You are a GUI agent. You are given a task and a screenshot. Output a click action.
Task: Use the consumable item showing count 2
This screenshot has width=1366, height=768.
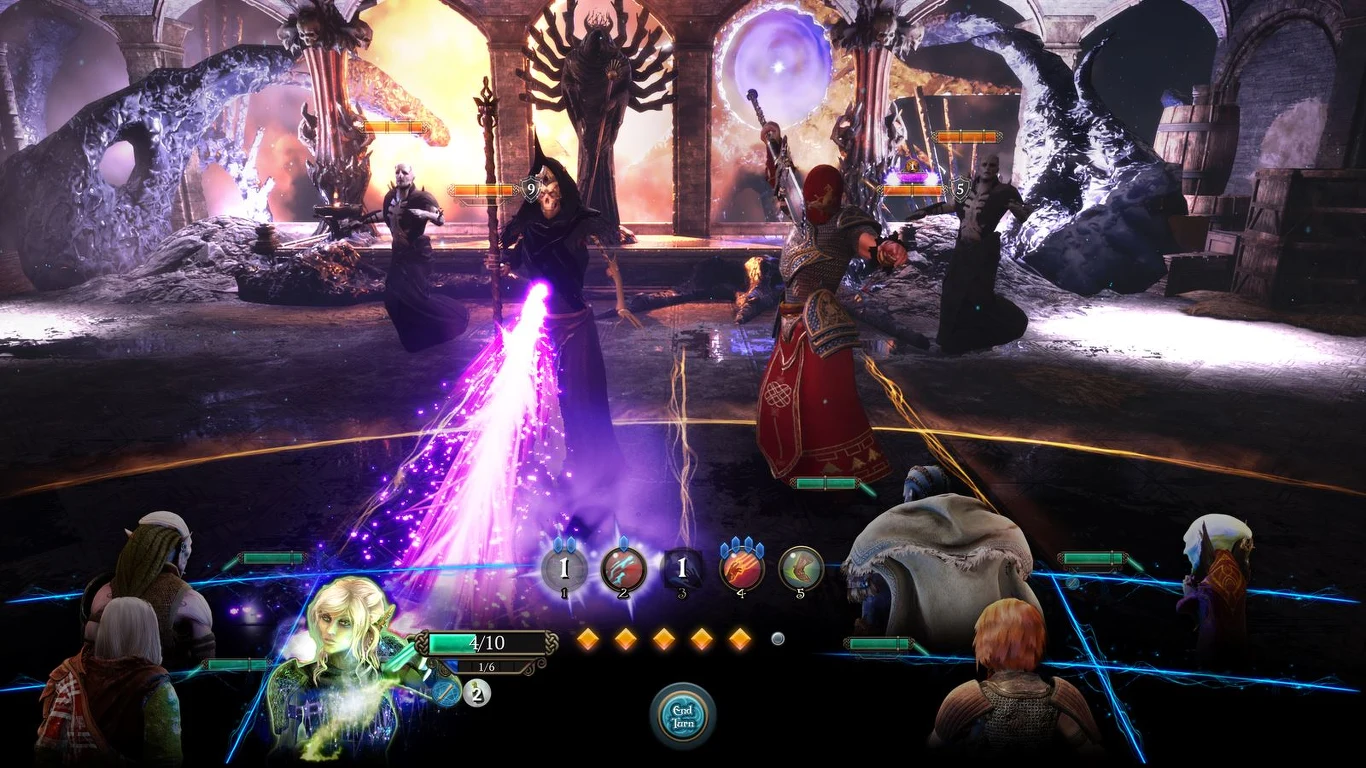click(476, 692)
